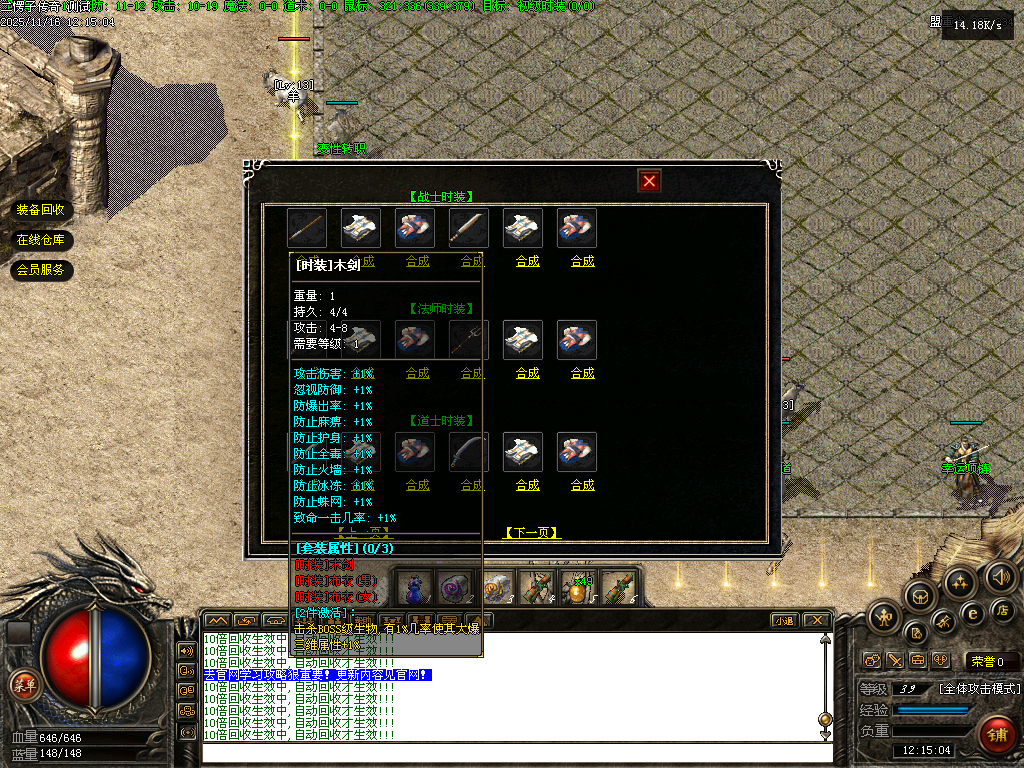Image resolution: width=1024 pixels, height=768 pixels.
Task: Open the bag inventory round button
Action: (x=919, y=597)
